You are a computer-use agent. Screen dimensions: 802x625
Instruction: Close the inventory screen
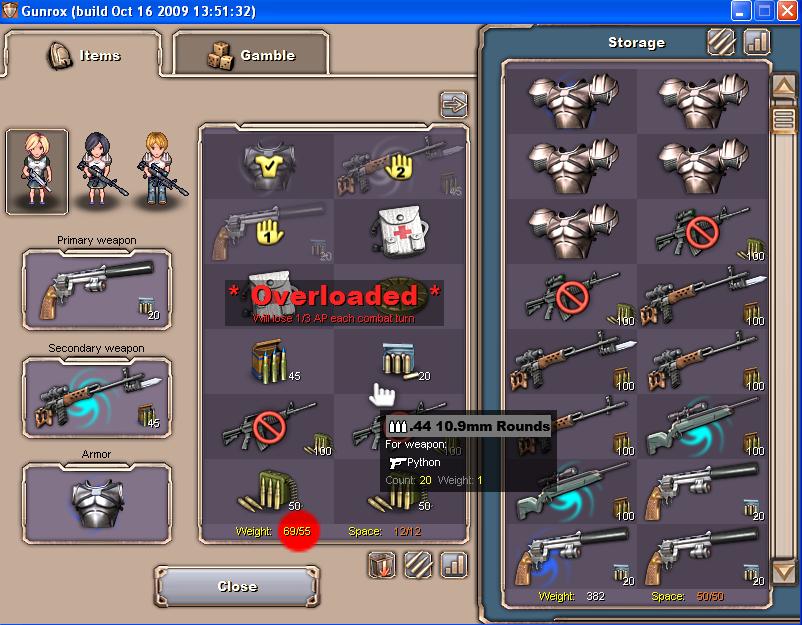click(236, 586)
